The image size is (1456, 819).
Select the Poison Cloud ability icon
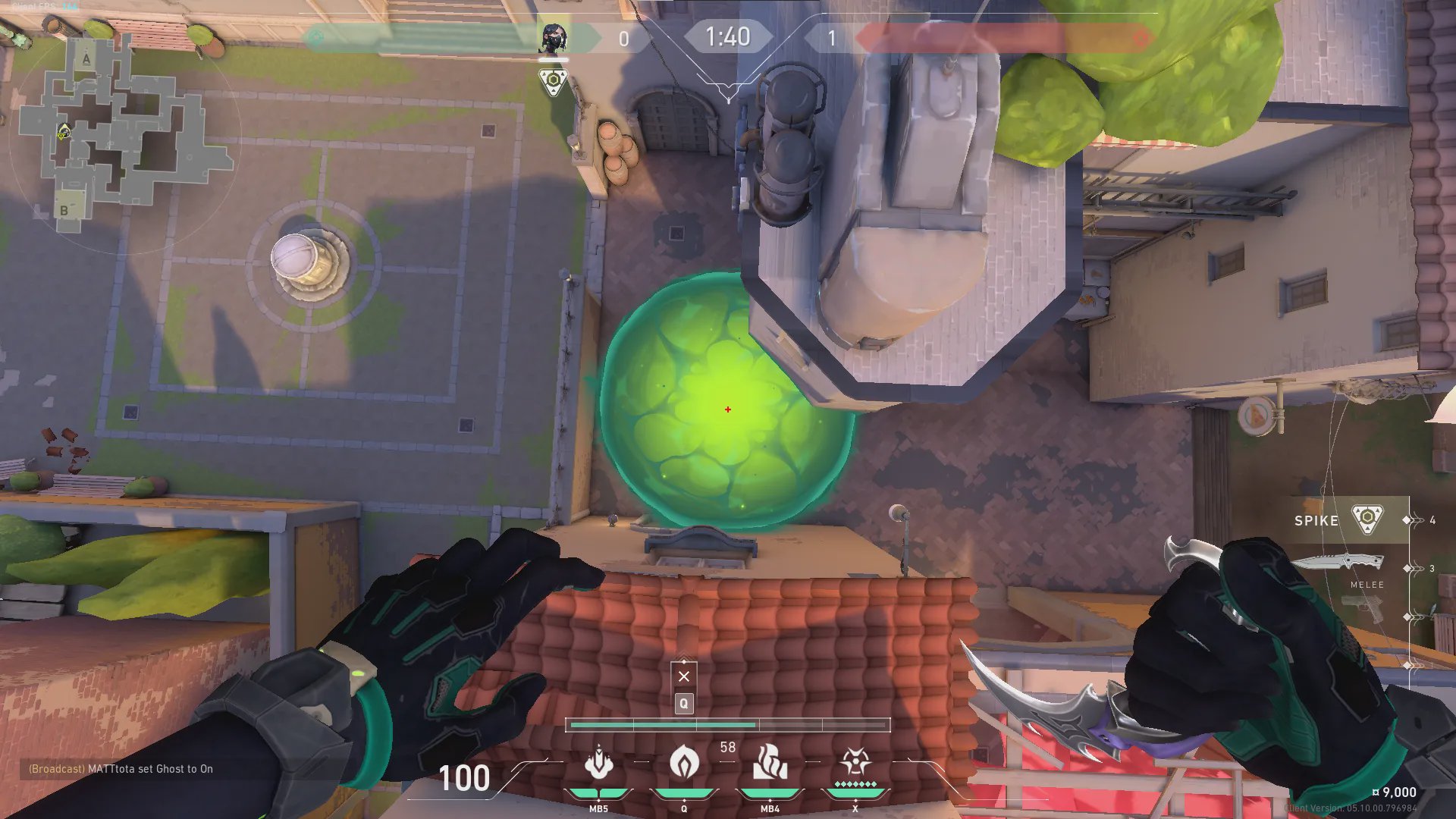coord(684,761)
